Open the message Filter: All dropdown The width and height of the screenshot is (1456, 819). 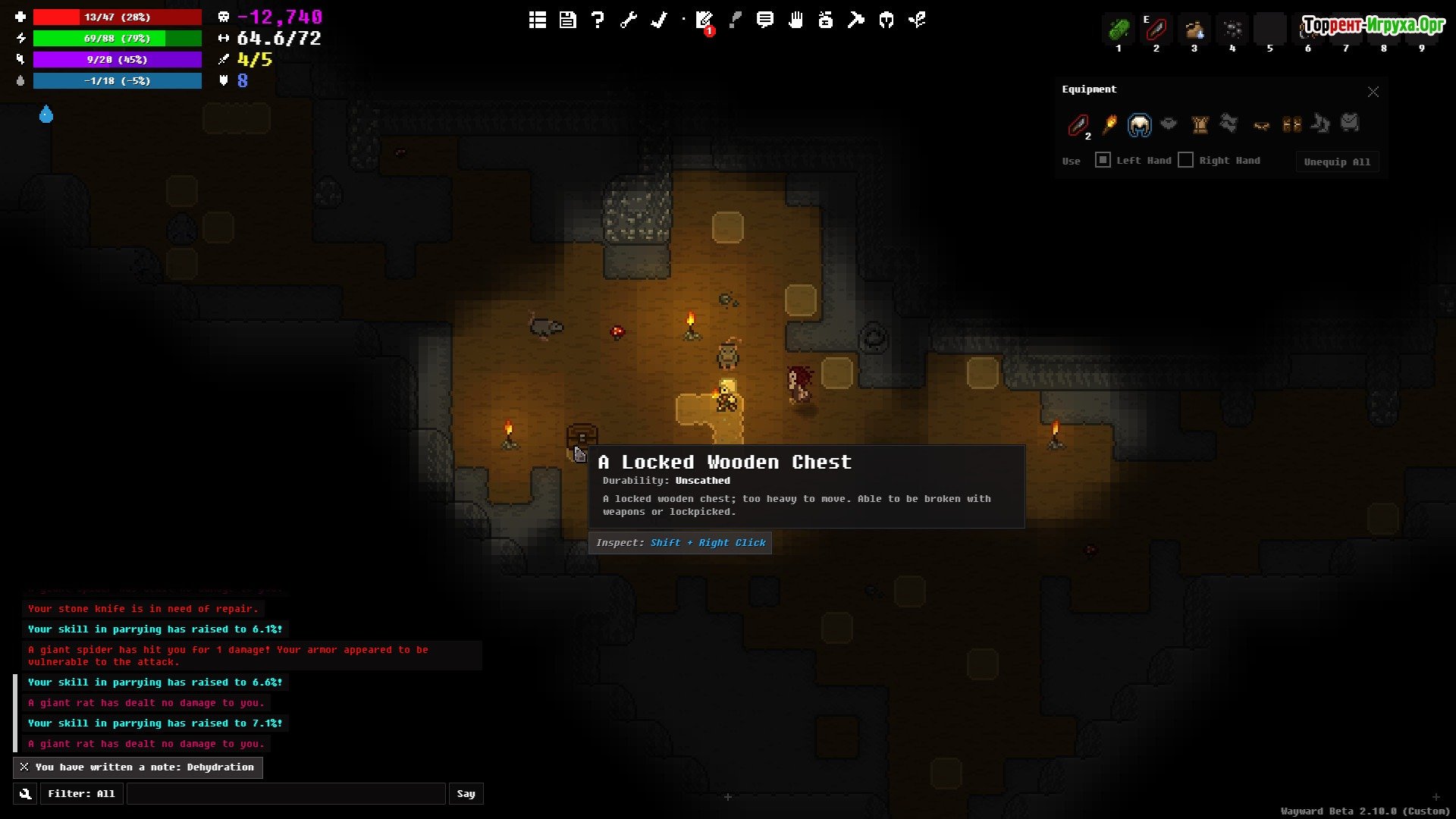pos(81,794)
